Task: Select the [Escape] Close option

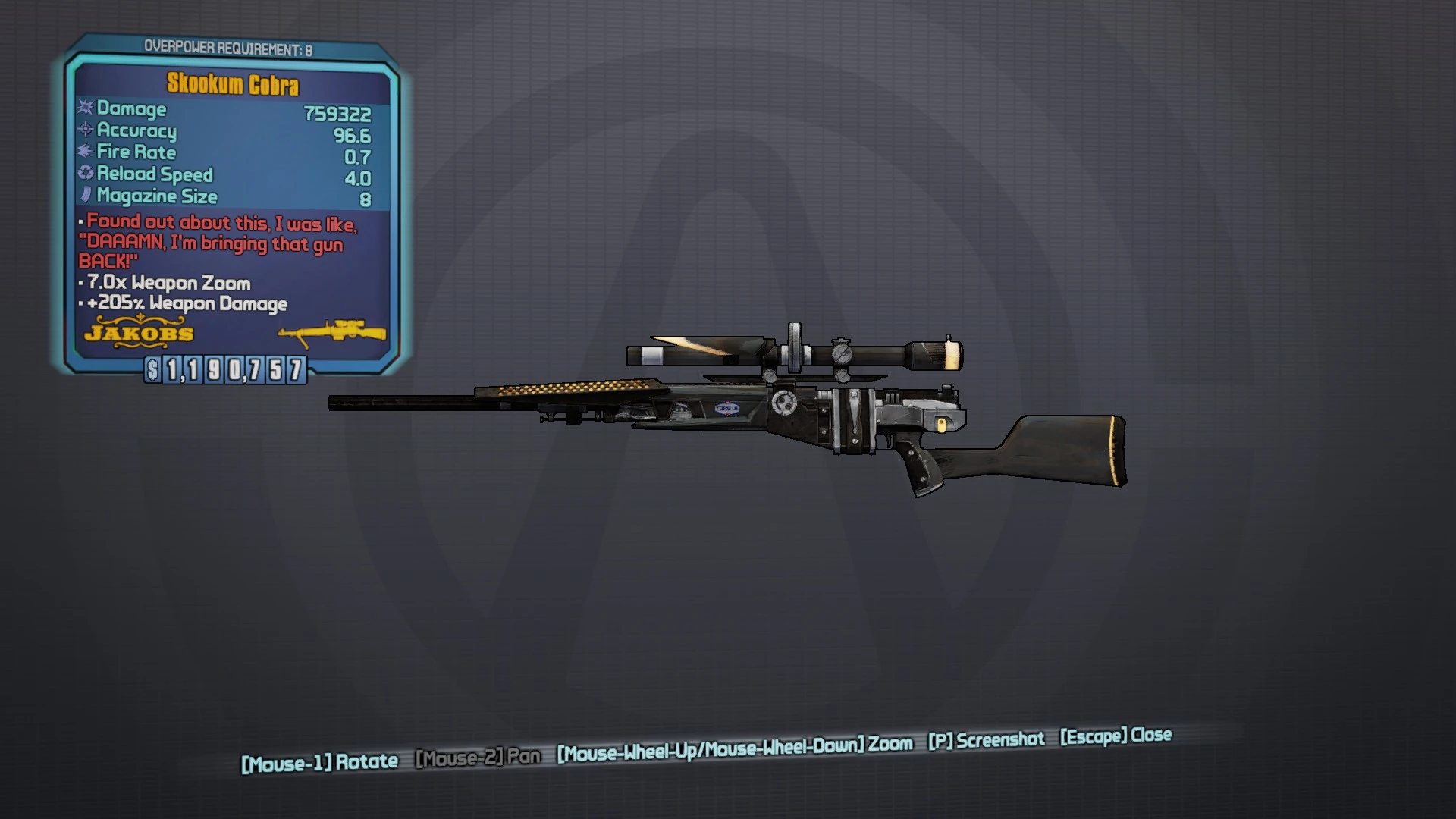Action: pyautogui.click(x=1114, y=735)
